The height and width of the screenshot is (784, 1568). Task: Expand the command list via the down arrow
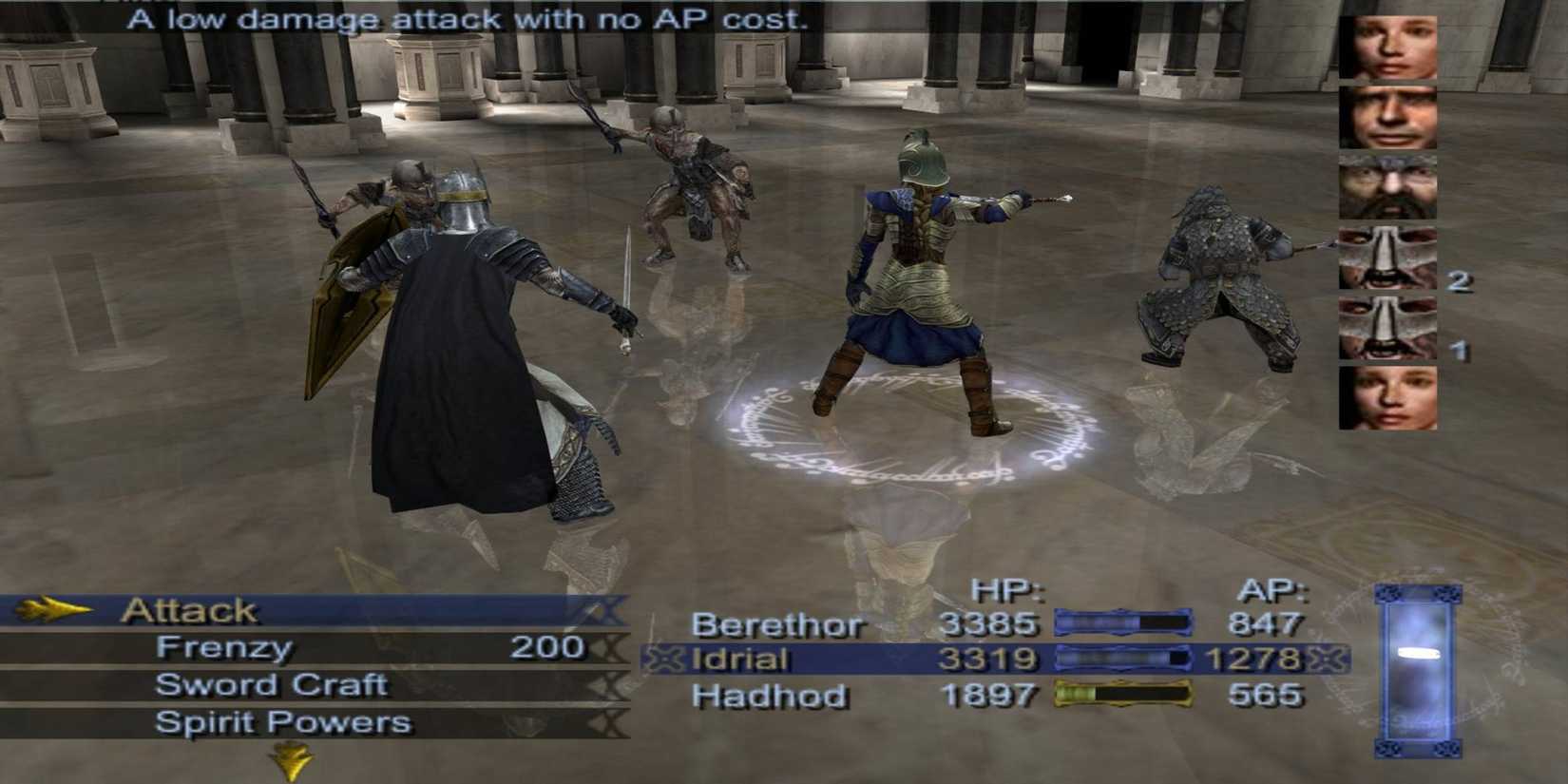pos(292,758)
